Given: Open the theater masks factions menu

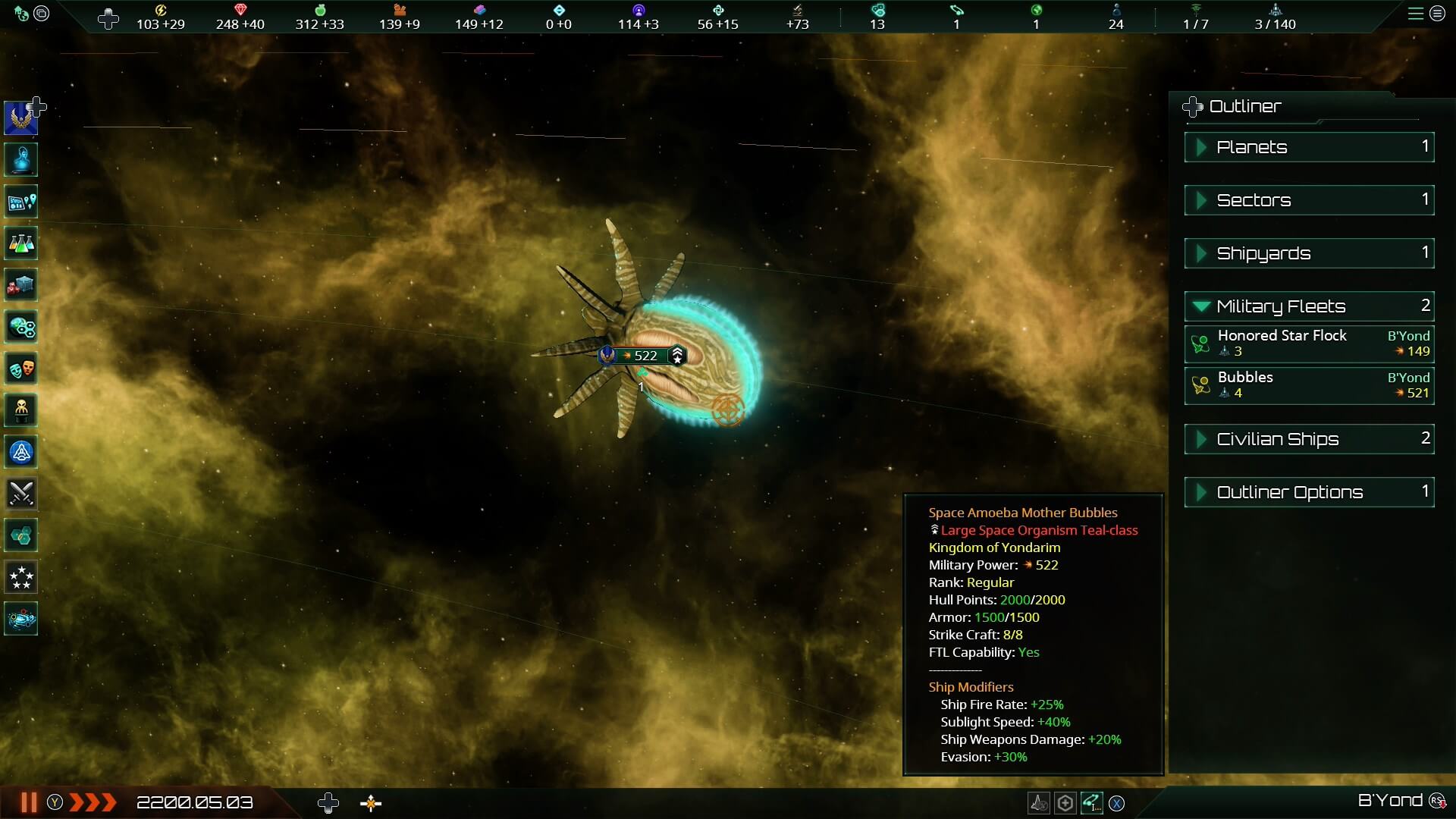Looking at the screenshot, I should (21, 369).
